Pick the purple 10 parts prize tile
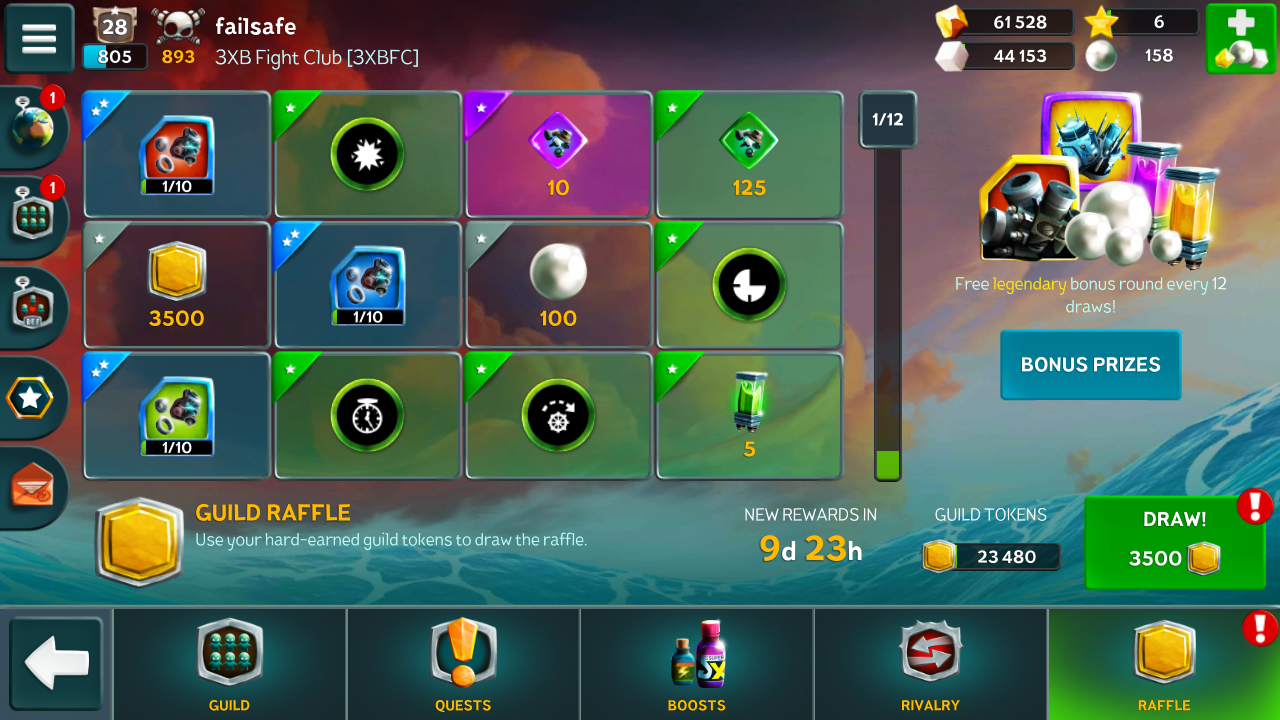The width and height of the screenshot is (1280, 720). [558, 155]
